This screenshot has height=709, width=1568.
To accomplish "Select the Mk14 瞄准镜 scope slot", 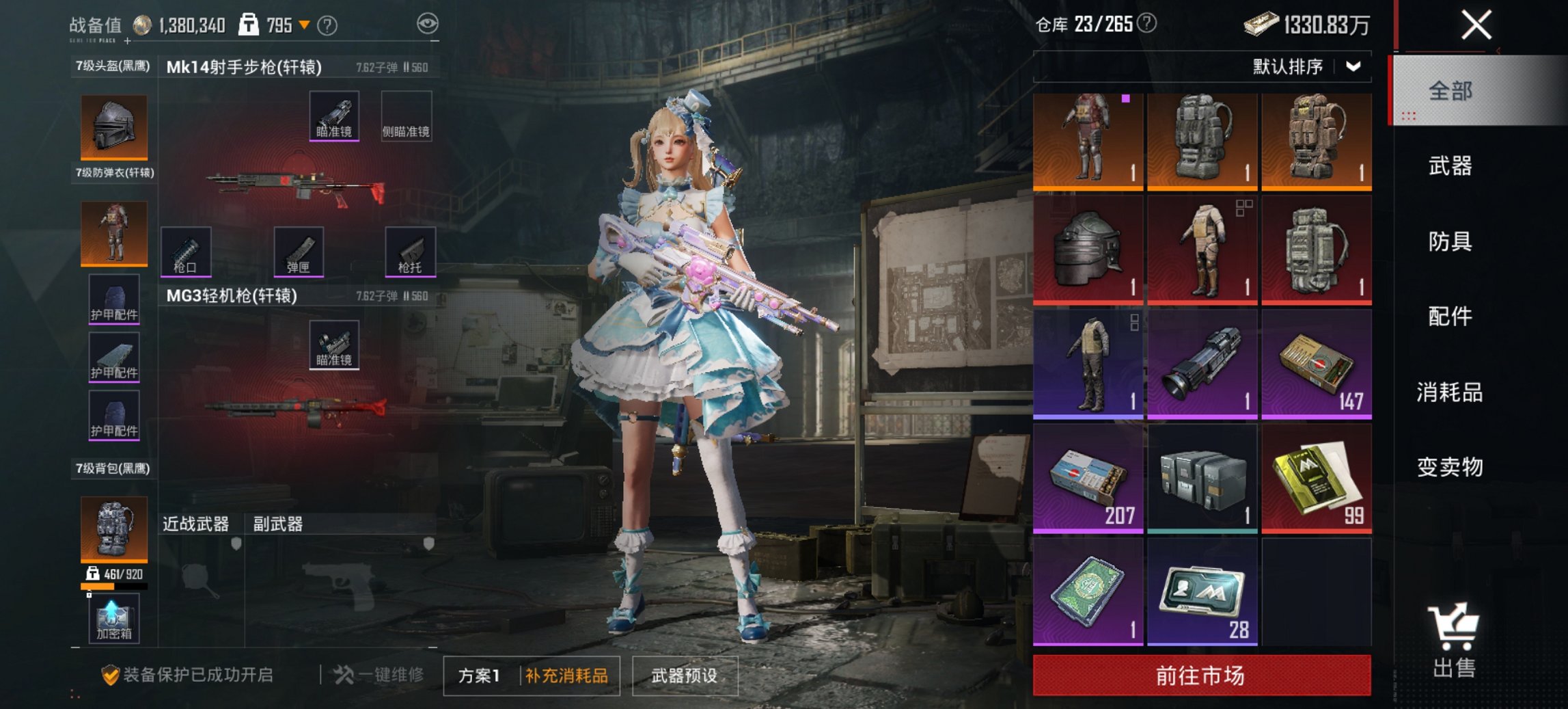I will click(334, 117).
